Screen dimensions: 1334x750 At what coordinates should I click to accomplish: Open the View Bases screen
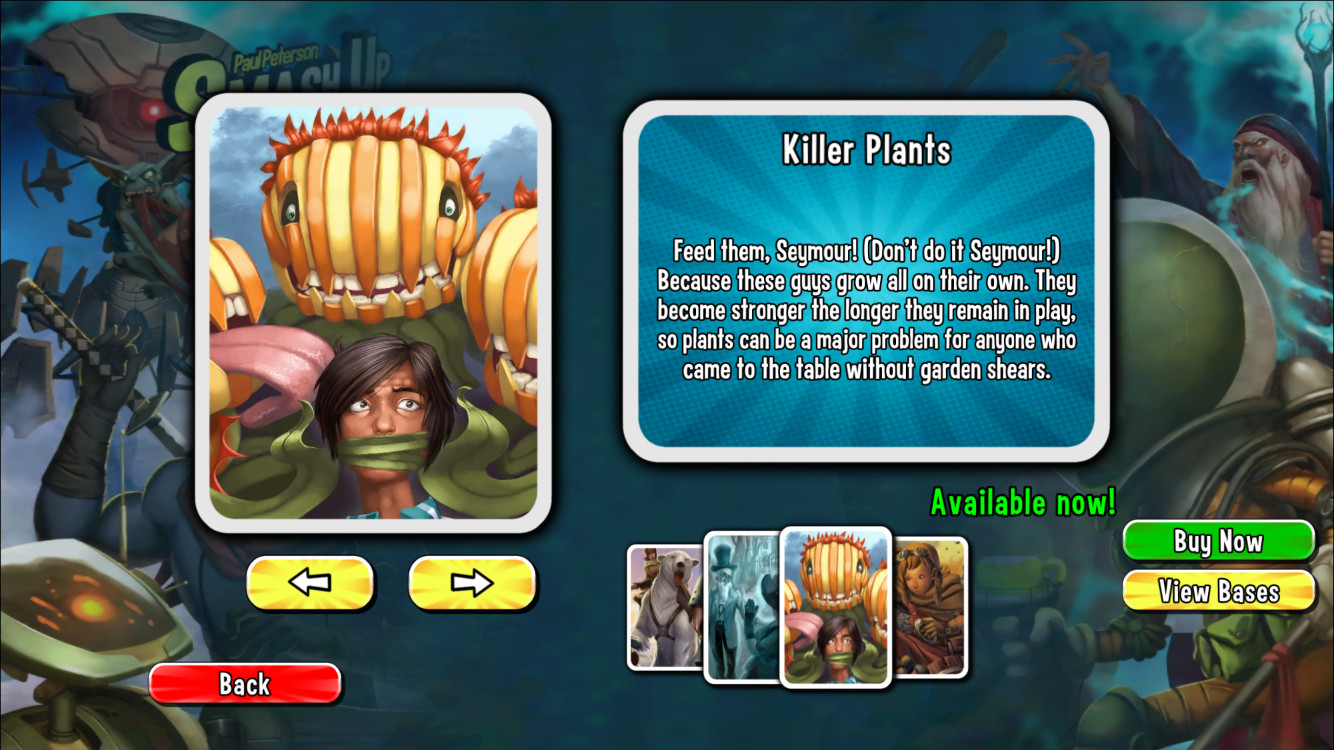click(x=1217, y=591)
